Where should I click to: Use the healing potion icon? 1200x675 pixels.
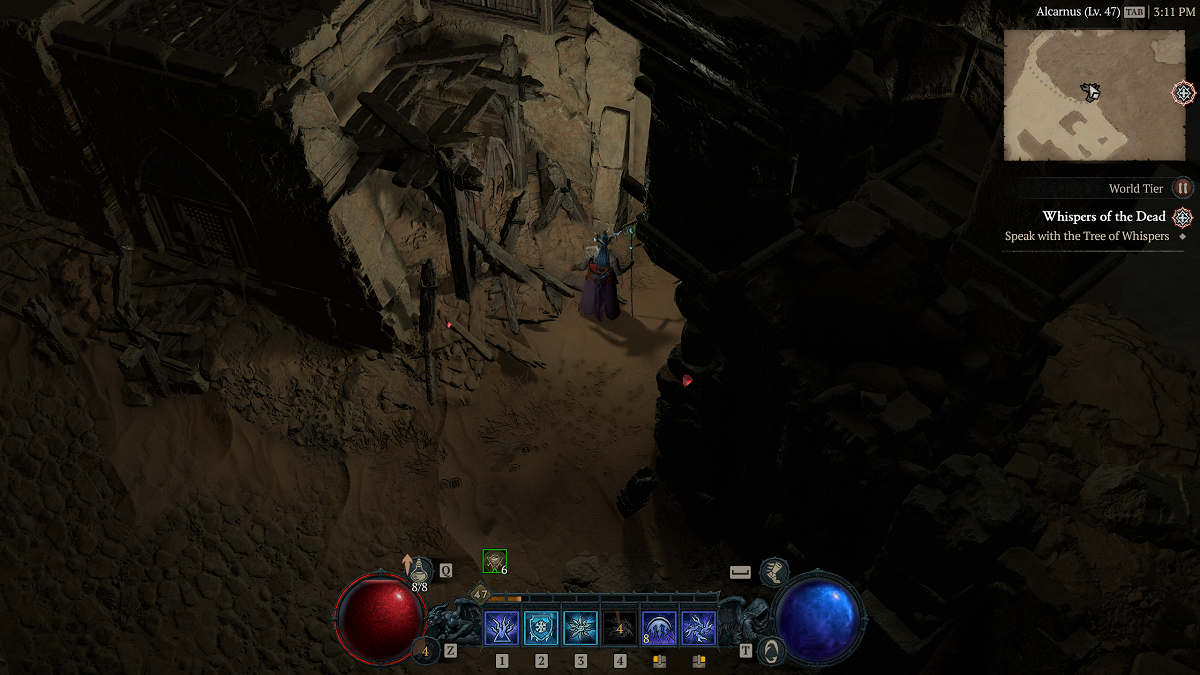point(421,571)
